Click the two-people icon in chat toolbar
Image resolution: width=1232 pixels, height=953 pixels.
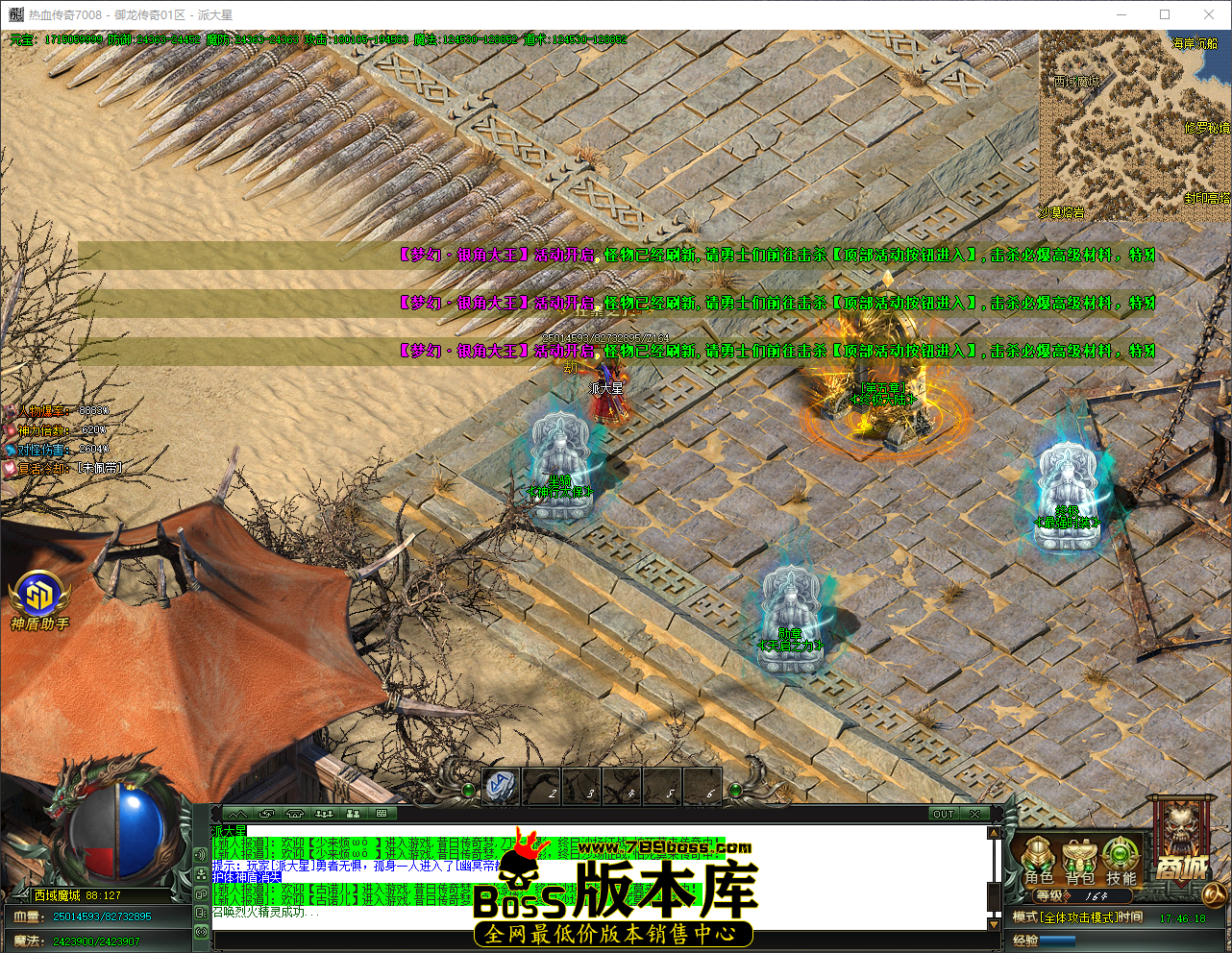coord(354,813)
